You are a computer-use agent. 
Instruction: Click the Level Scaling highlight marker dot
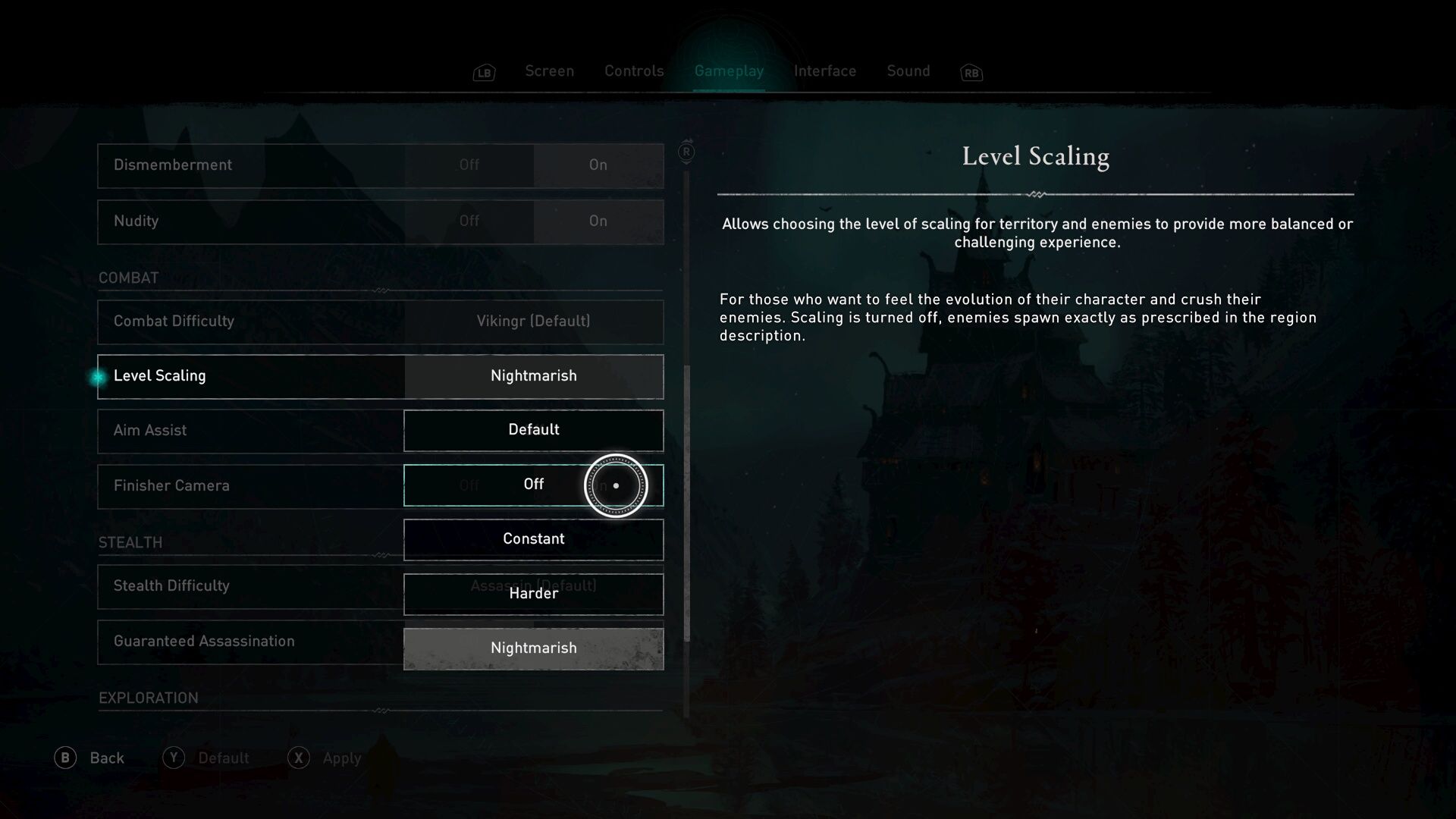(98, 376)
